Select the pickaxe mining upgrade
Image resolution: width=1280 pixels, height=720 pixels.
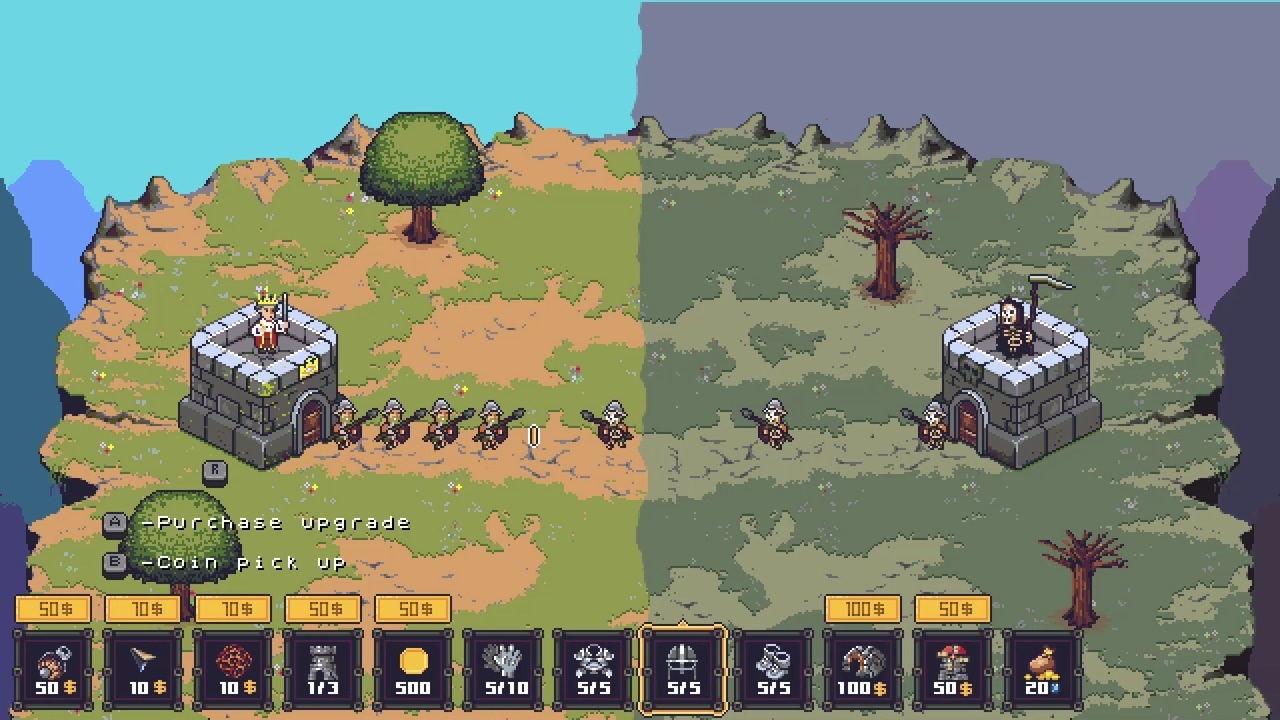tap(863, 665)
